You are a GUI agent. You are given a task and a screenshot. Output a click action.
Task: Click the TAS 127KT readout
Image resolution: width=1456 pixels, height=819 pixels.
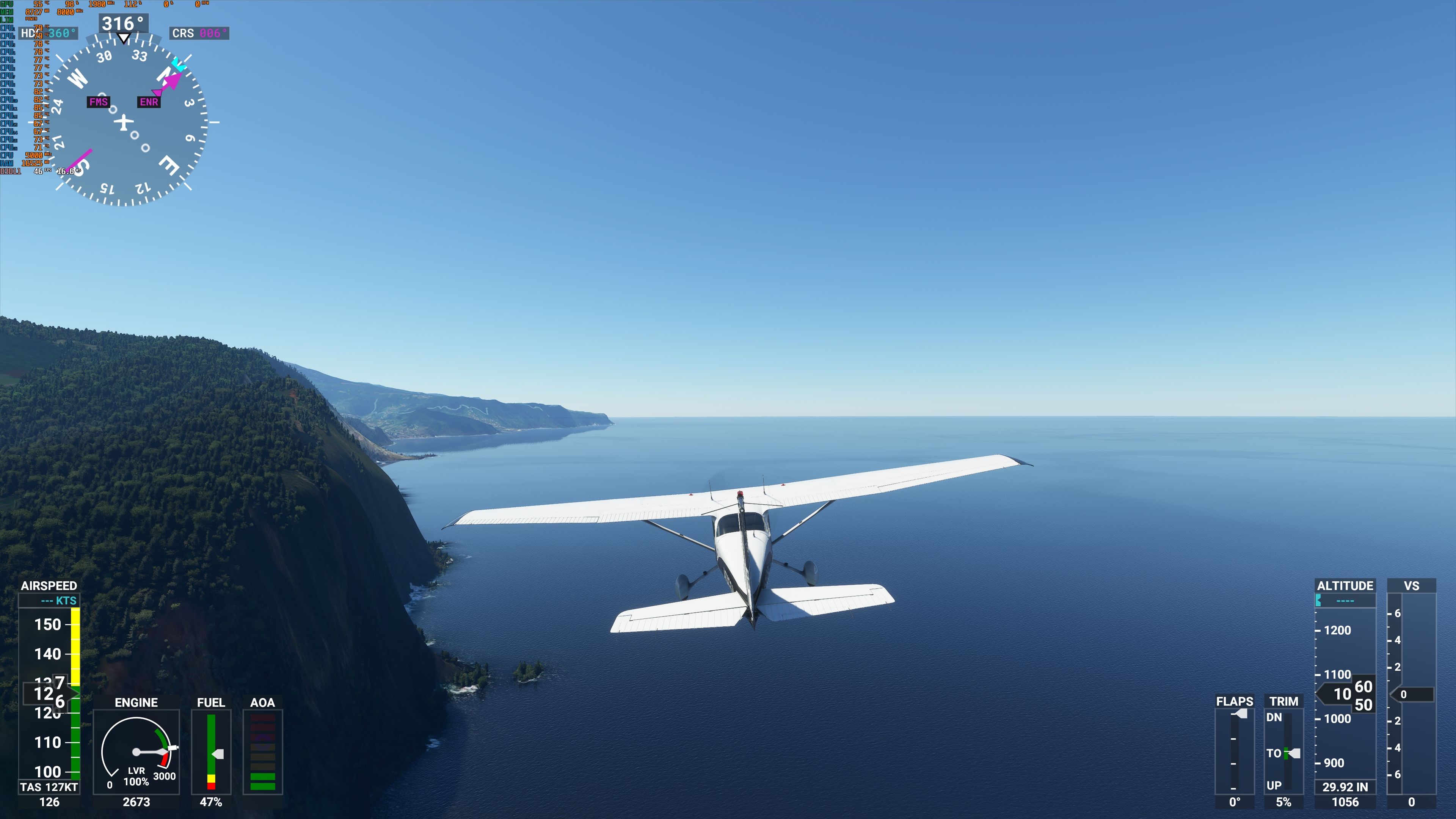tap(50, 786)
